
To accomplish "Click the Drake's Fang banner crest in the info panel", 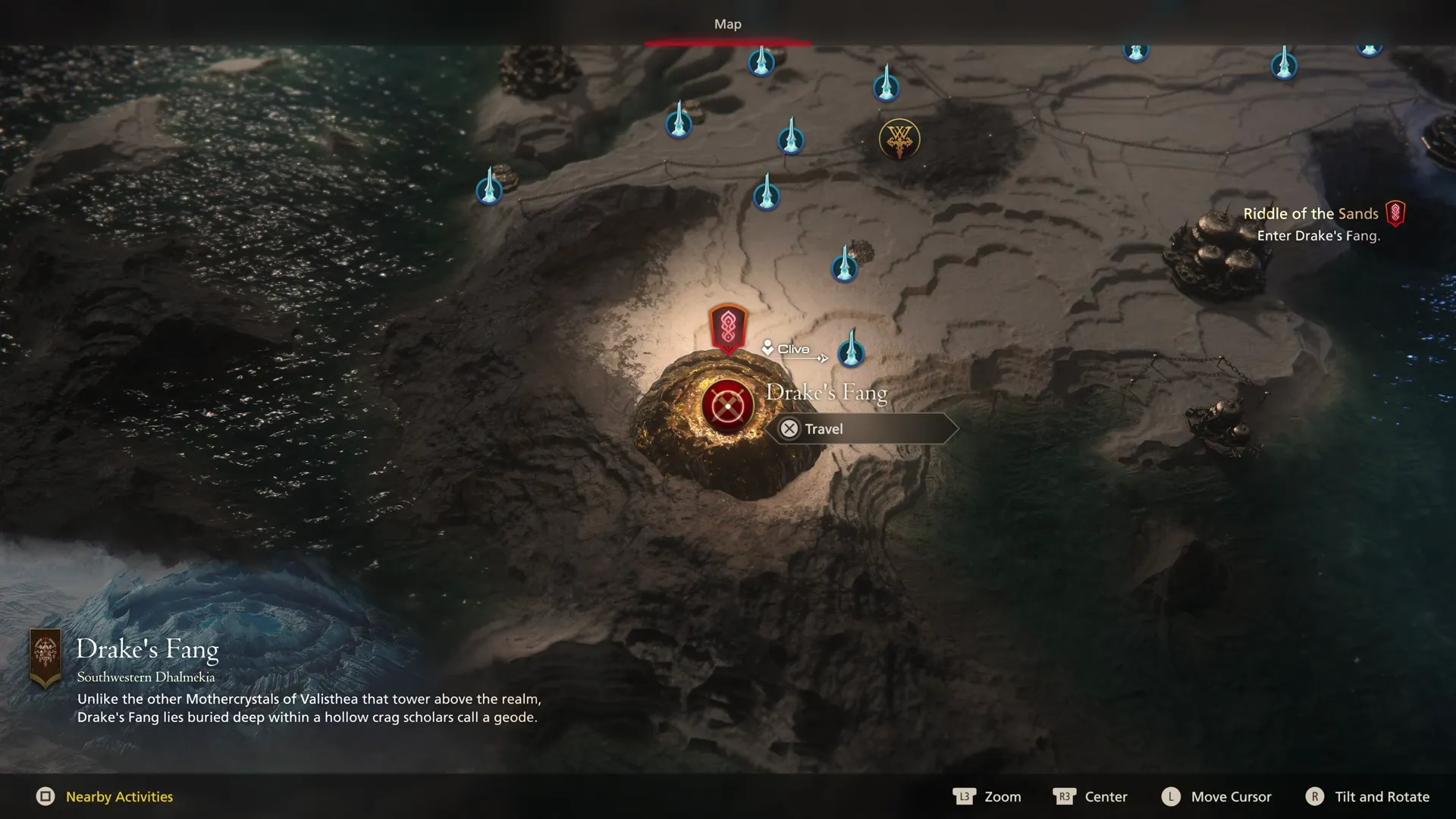I will pyautogui.click(x=47, y=654).
